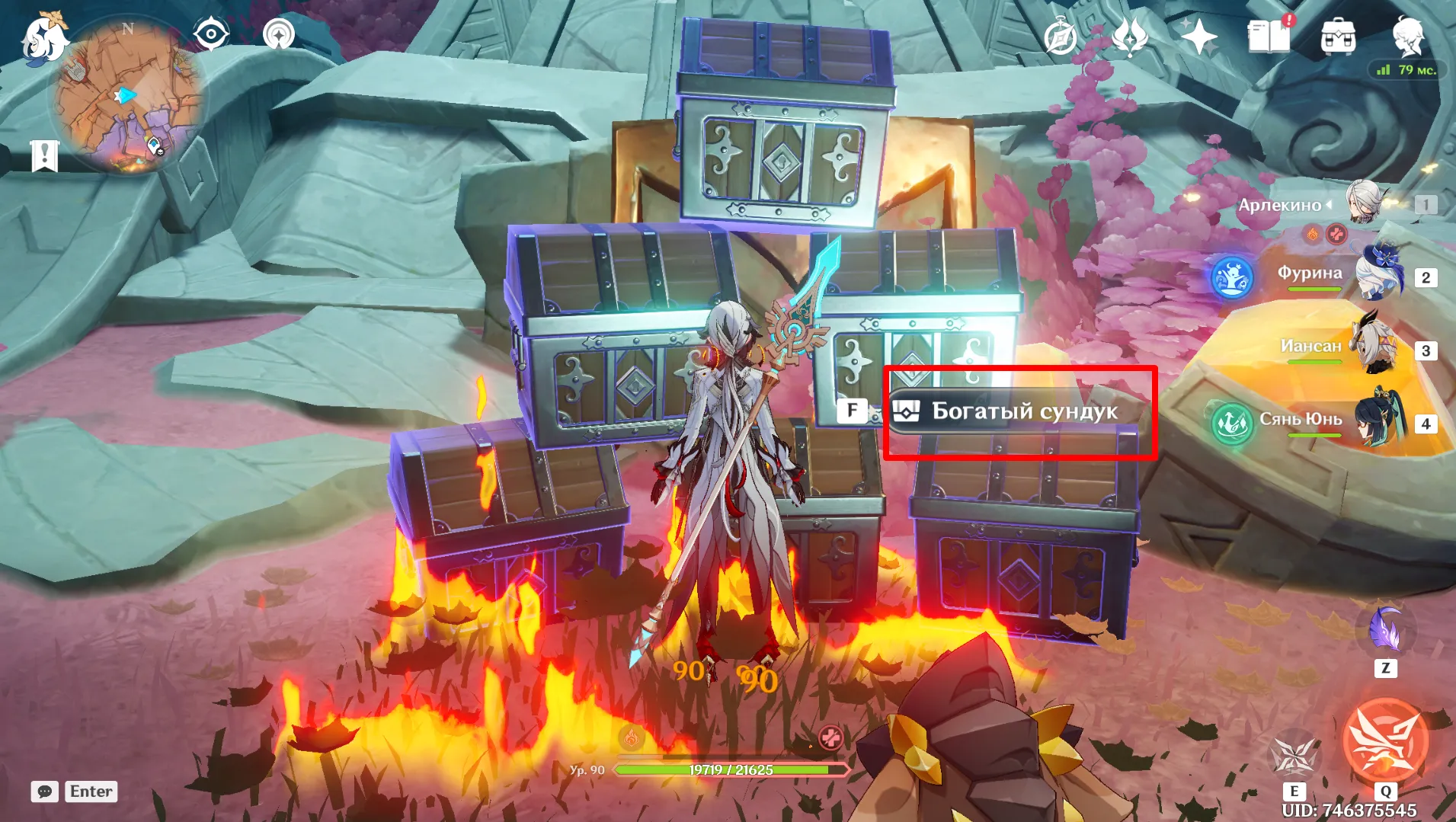The image size is (1456, 822).
Task: Open the battle pass flame icon
Action: point(1130,37)
